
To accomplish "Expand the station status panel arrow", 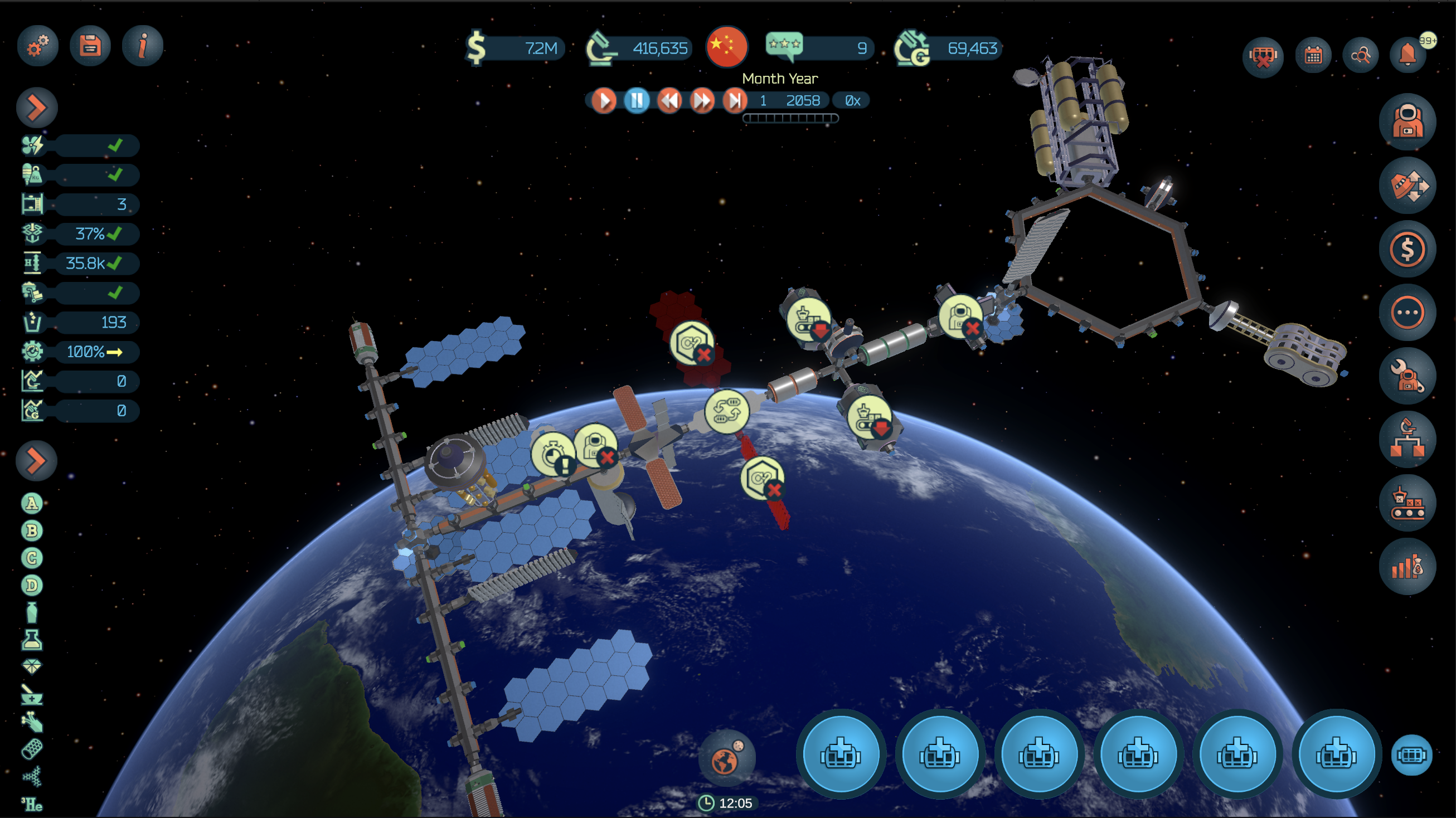I will pos(37,108).
